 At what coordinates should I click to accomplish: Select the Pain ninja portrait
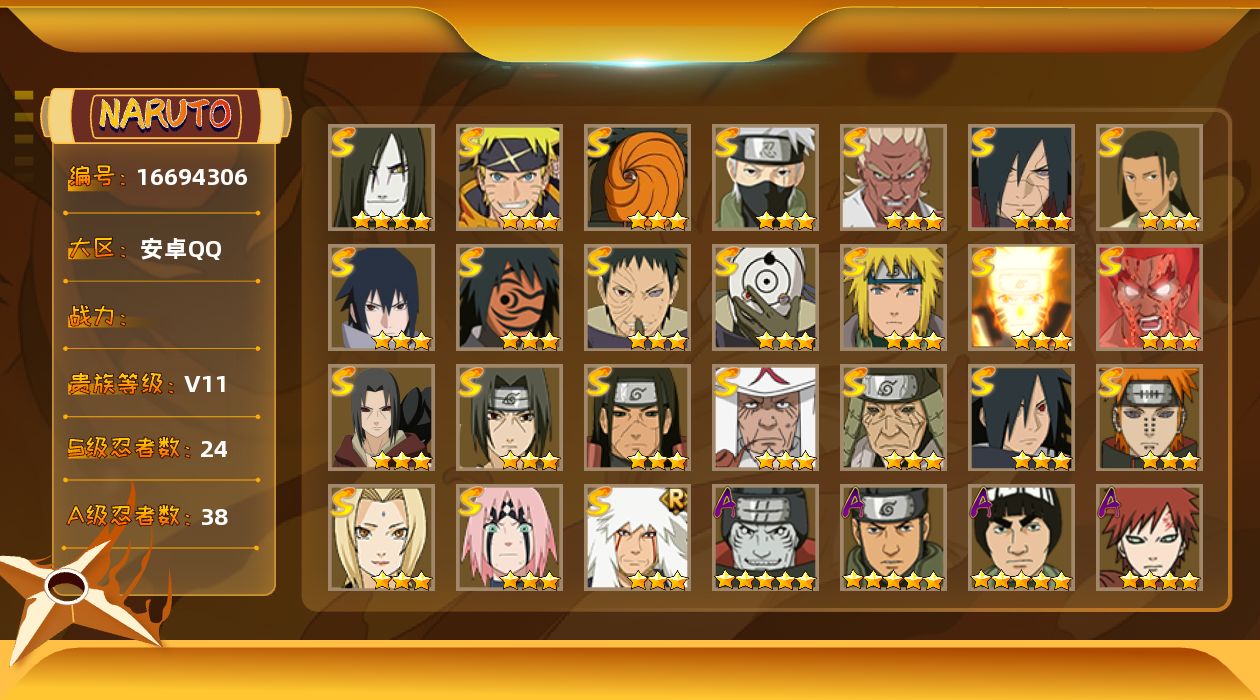tap(1149, 417)
